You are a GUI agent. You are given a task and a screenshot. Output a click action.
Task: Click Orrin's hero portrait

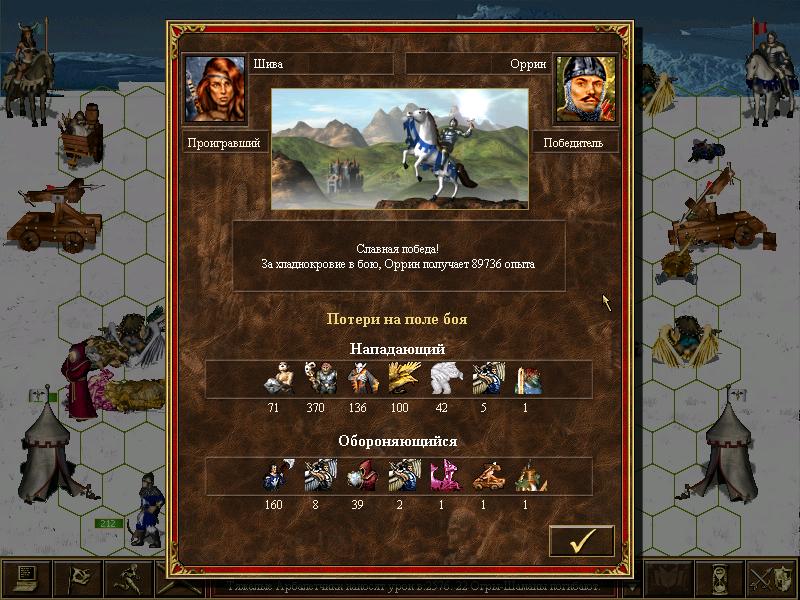click(x=586, y=87)
